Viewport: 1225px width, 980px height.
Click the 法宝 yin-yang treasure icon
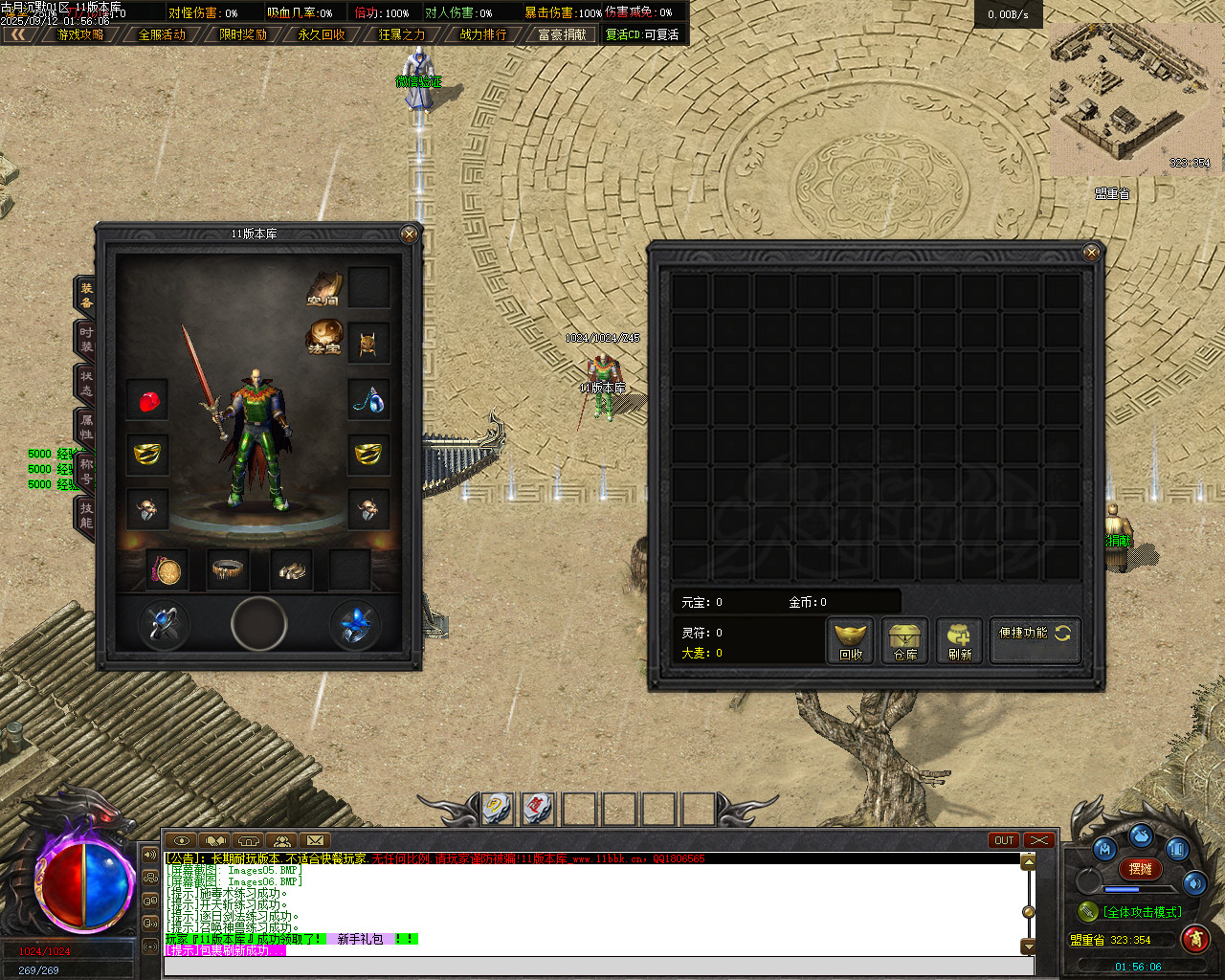pos(324,337)
